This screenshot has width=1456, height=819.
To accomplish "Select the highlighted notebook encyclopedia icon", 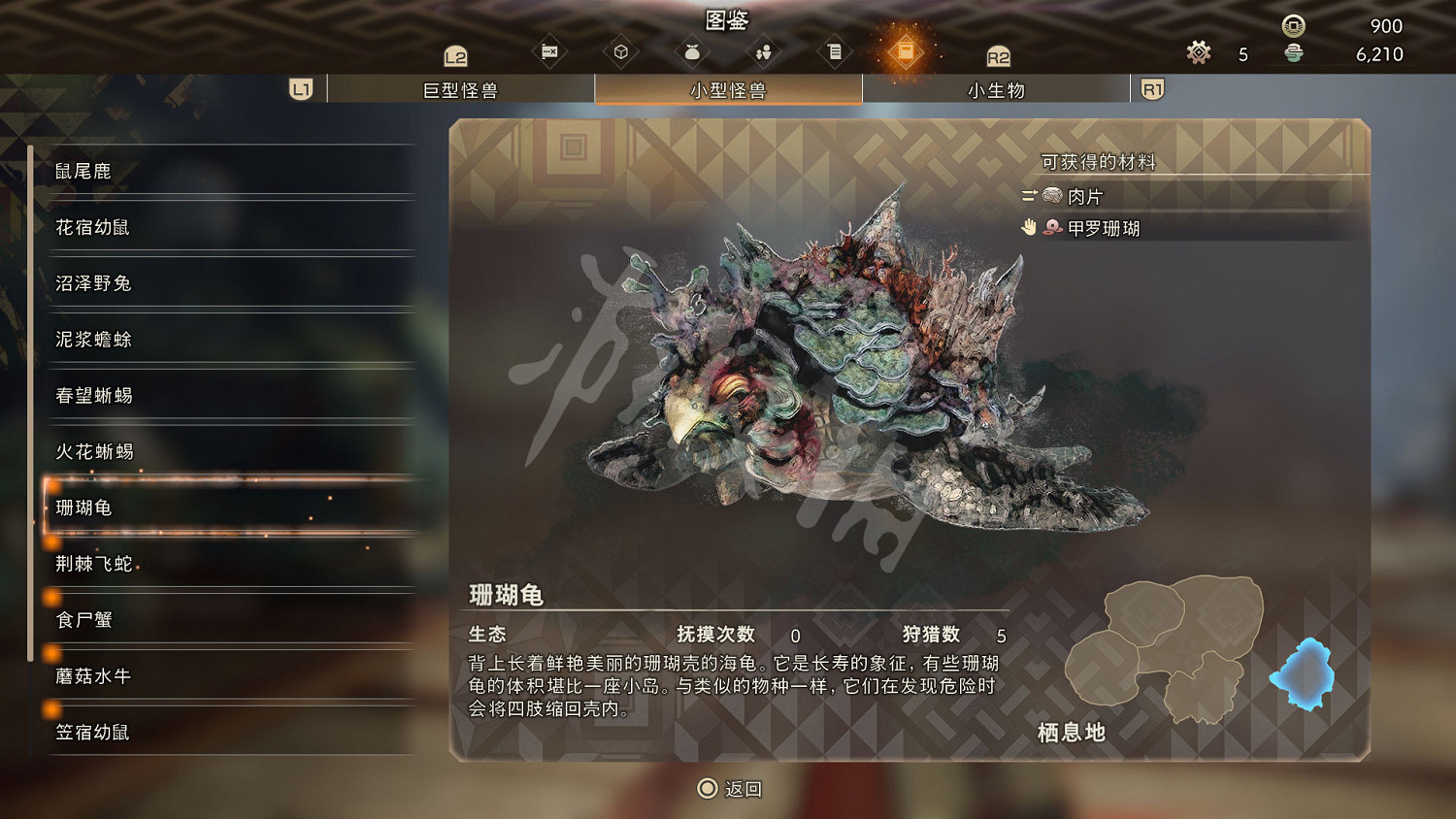I will click(907, 50).
